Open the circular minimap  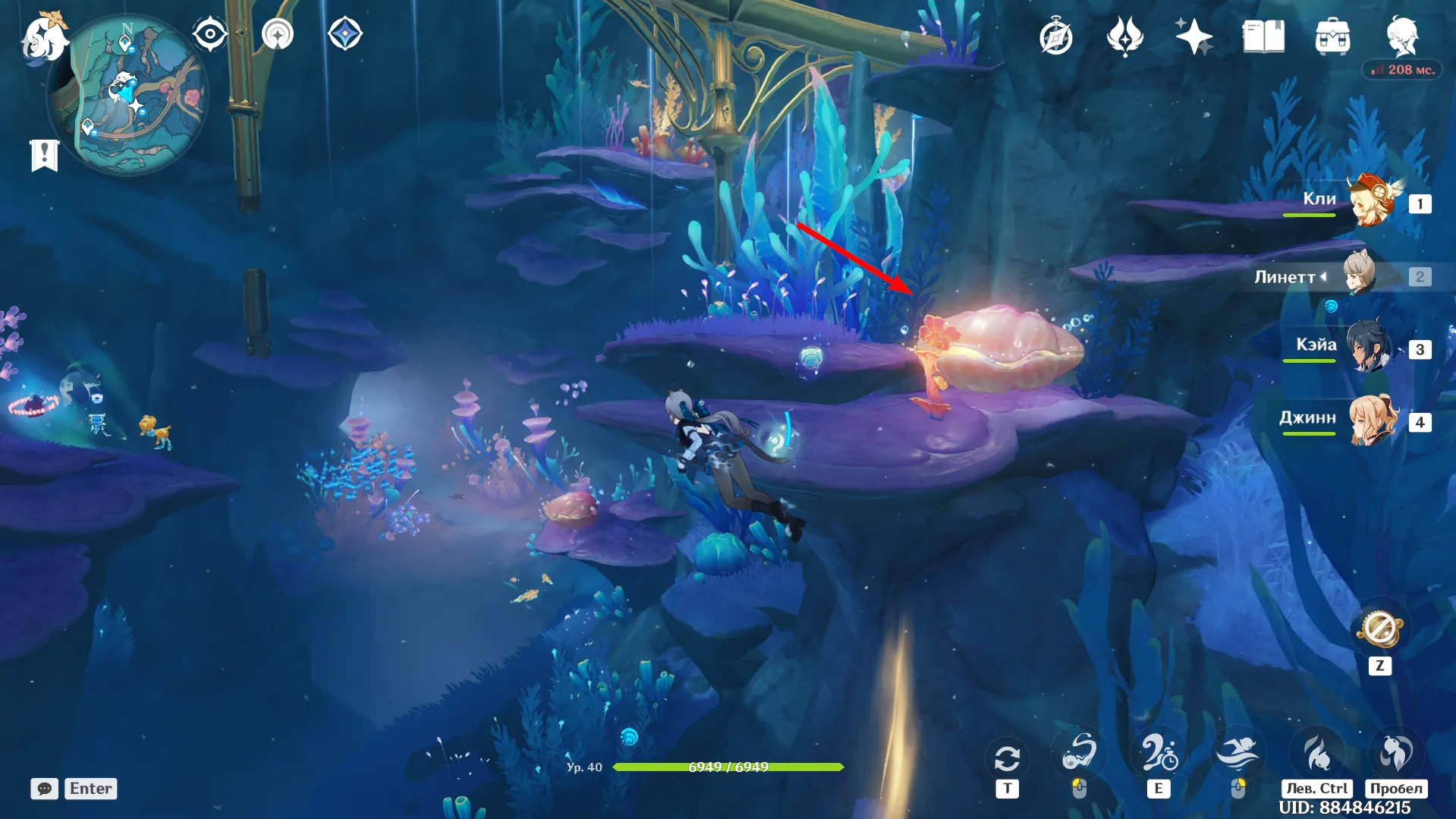pyautogui.click(x=127, y=94)
